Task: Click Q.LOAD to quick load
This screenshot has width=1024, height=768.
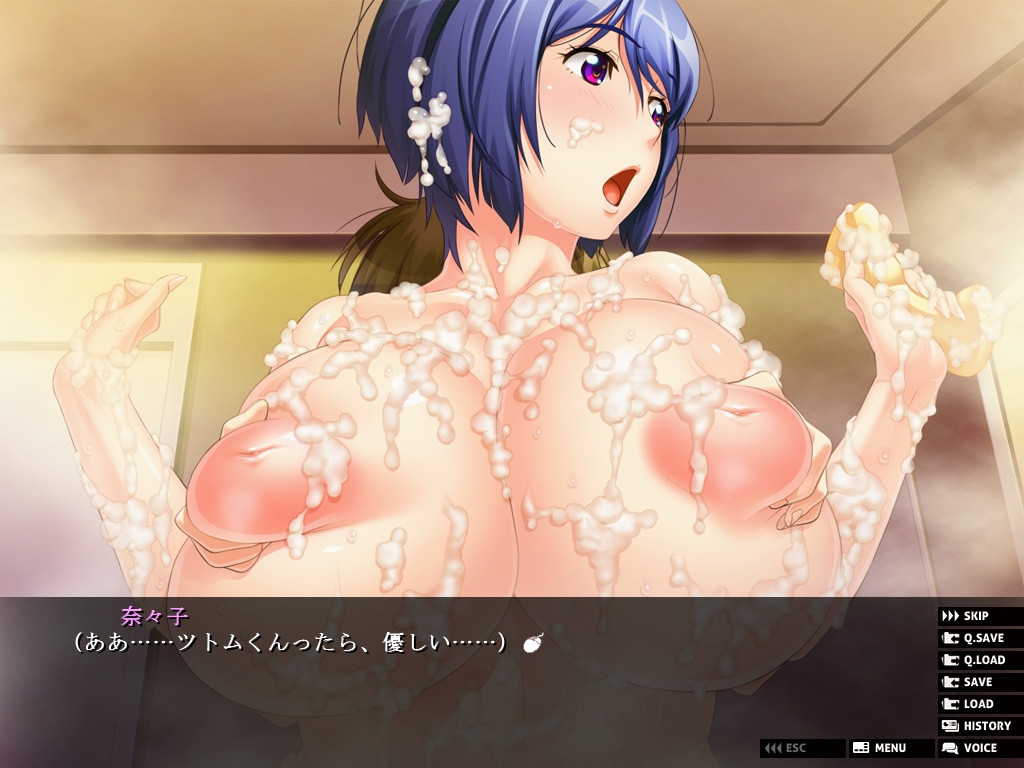Action: [979, 660]
